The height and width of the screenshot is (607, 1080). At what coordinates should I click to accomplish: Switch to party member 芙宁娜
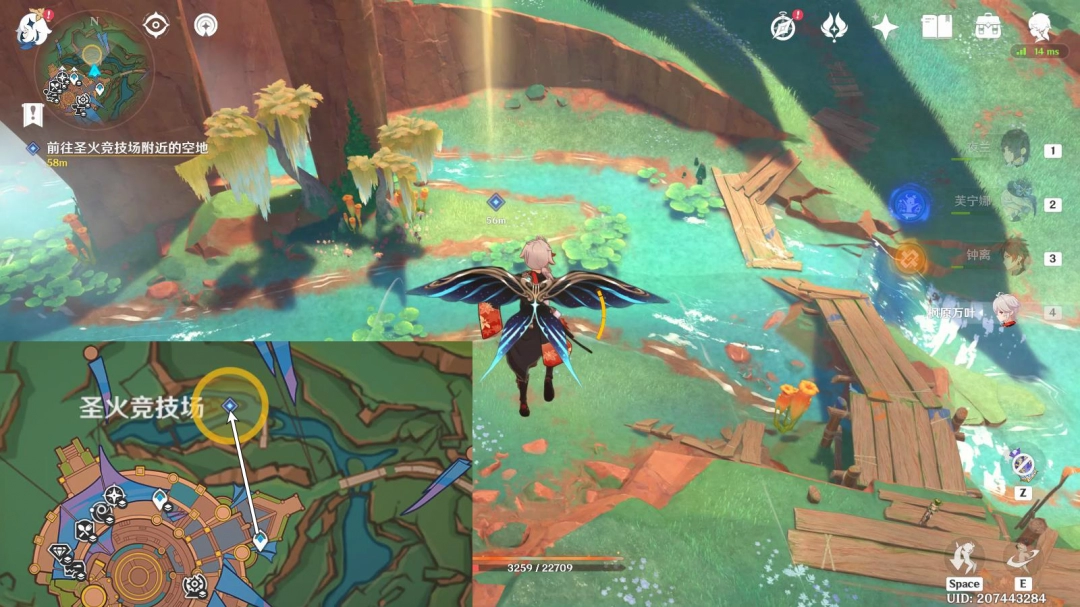point(1016,203)
